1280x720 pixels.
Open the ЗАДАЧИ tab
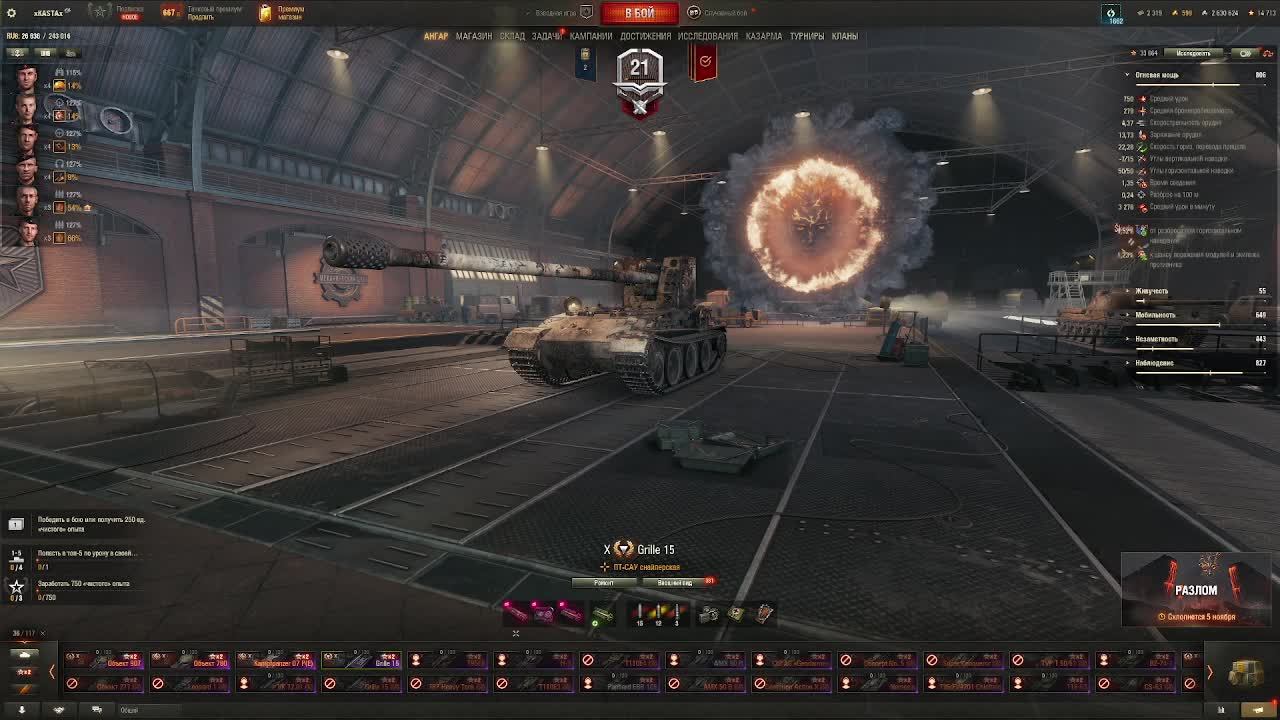(546, 36)
